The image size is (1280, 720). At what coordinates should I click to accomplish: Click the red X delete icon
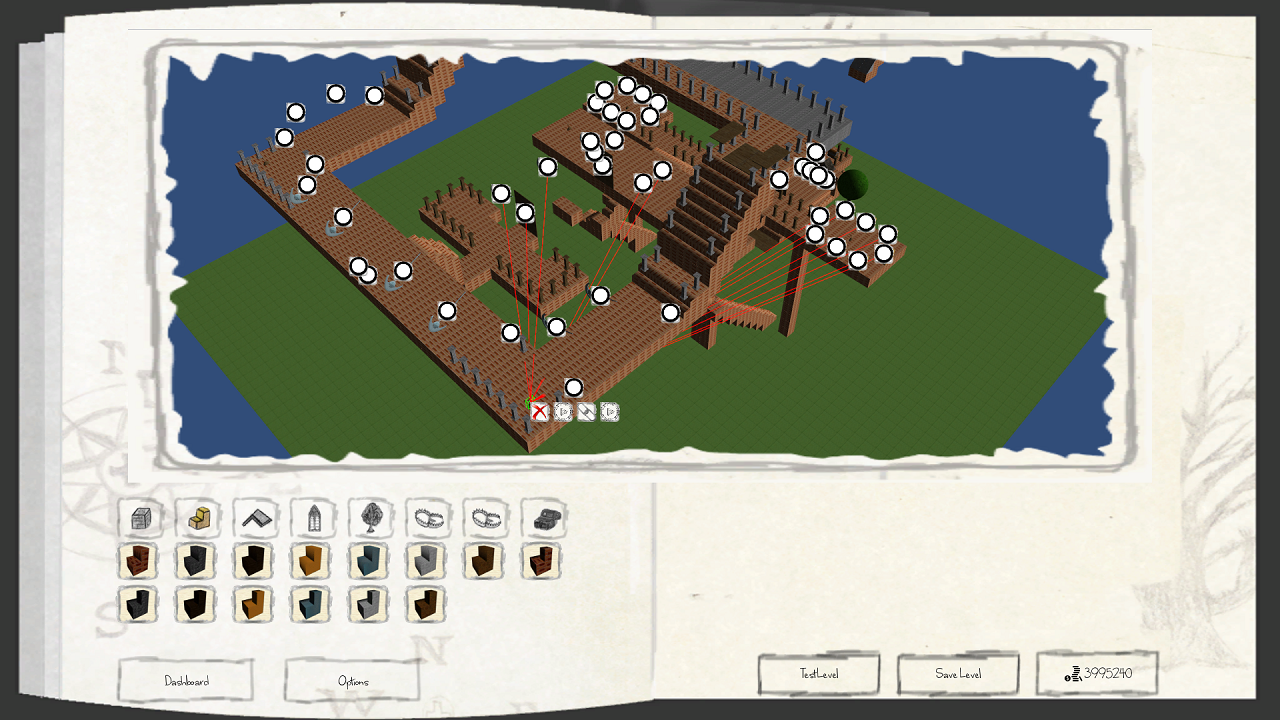(x=540, y=411)
